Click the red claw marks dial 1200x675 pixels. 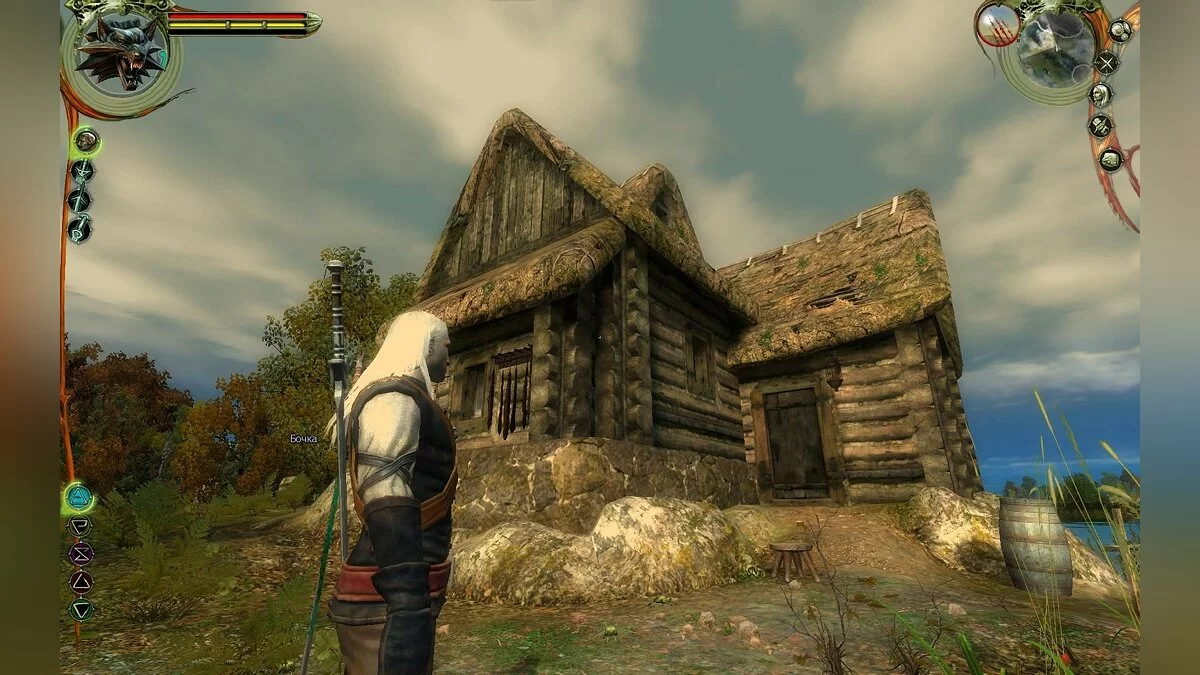(x=997, y=26)
